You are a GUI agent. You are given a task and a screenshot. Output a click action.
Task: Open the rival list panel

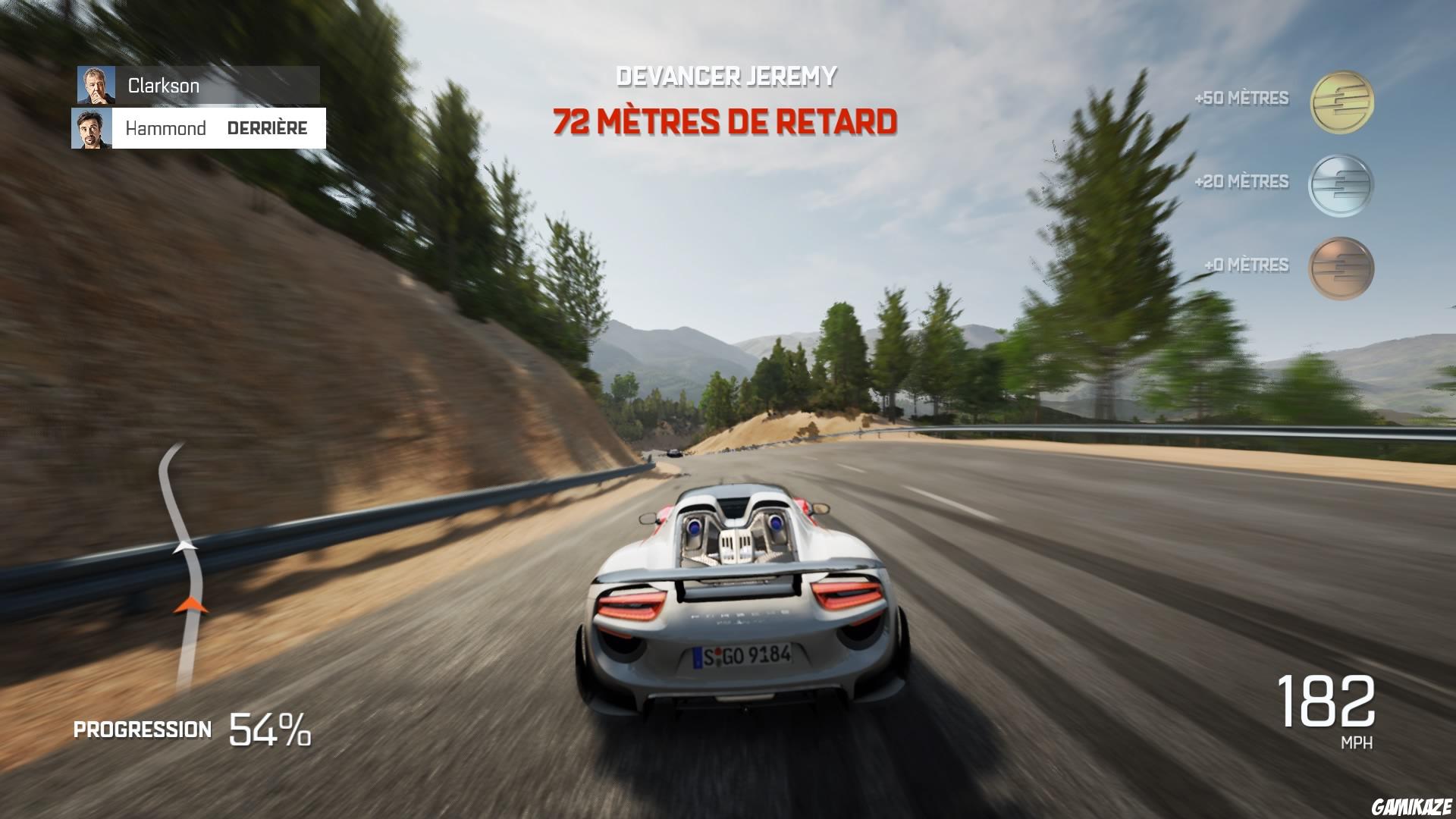(x=197, y=106)
